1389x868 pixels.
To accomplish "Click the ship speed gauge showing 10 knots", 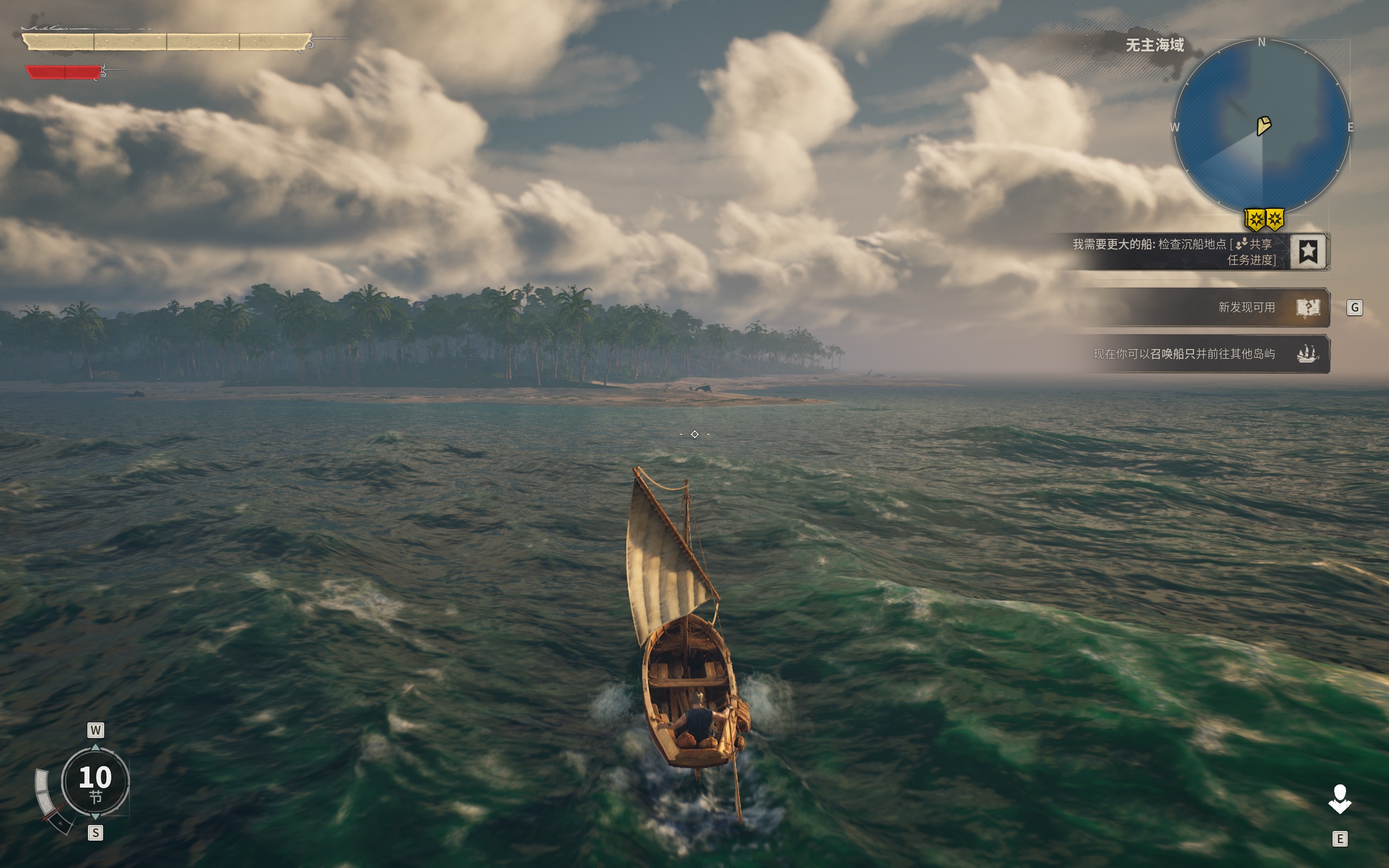I will [96, 781].
